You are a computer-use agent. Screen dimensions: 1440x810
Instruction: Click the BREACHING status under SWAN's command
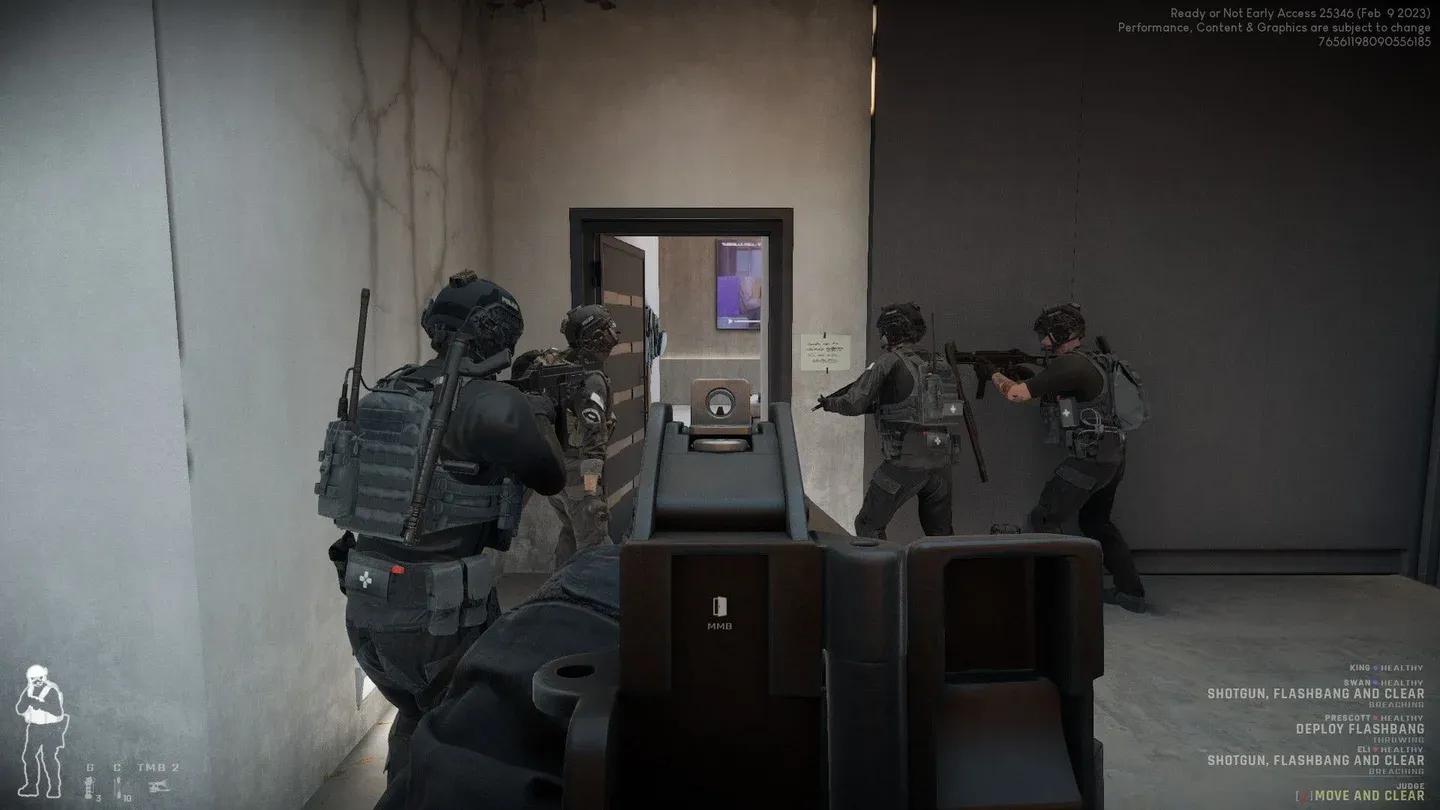pyautogui.click(x=1396, y=704)
